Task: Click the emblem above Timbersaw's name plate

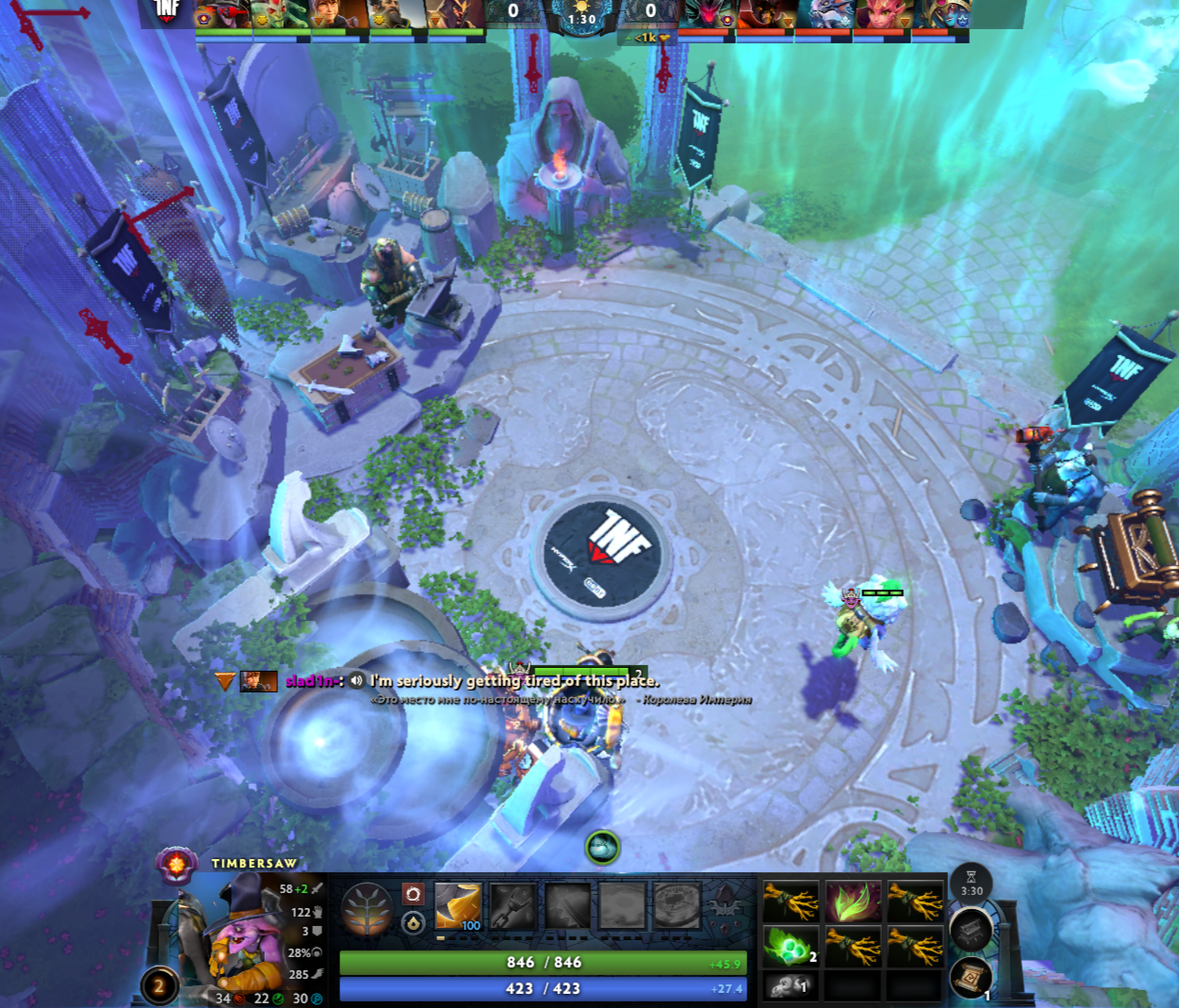Action: [176, 862]
